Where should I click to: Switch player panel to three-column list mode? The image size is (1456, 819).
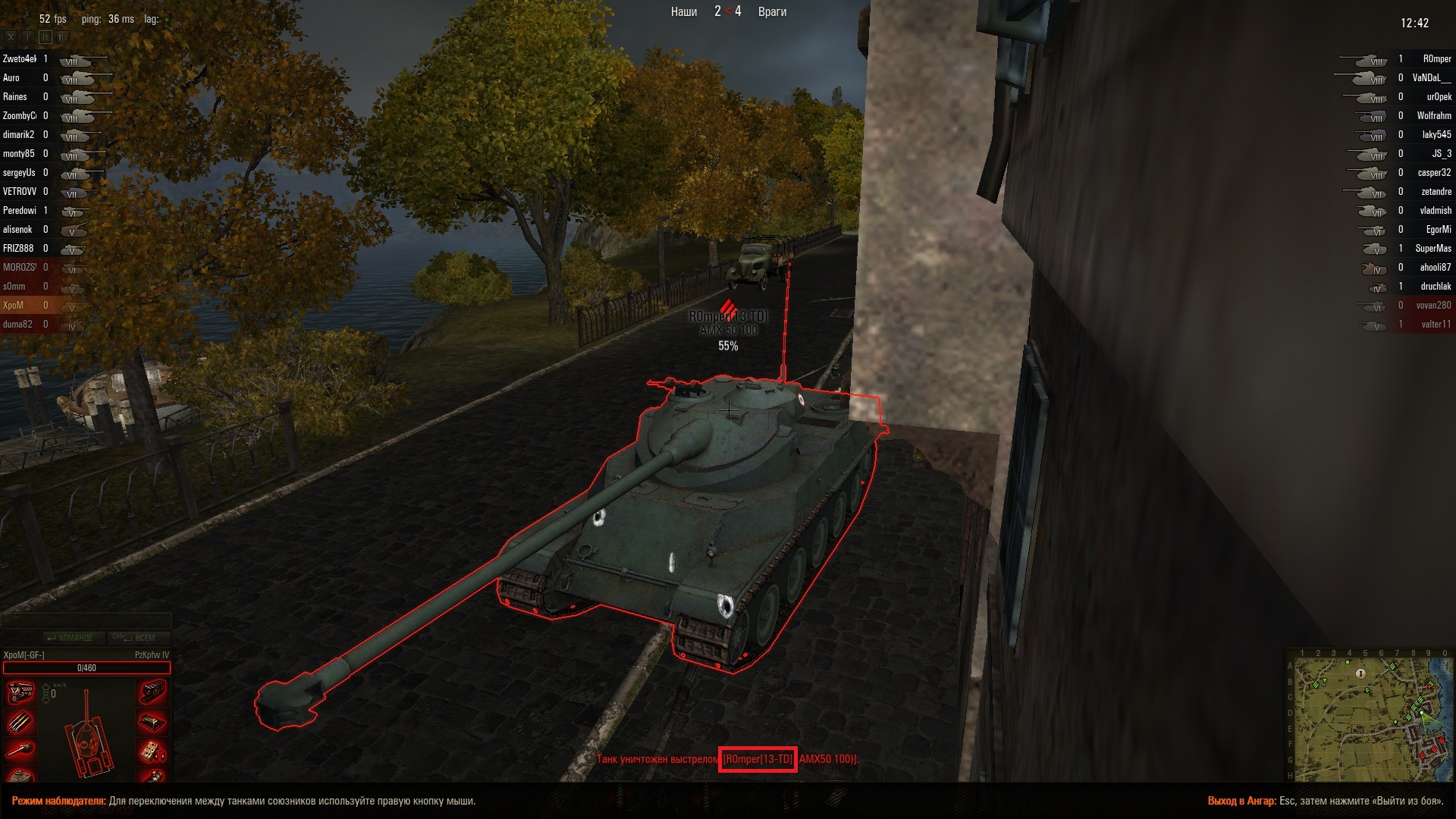(x=61, y=36)
